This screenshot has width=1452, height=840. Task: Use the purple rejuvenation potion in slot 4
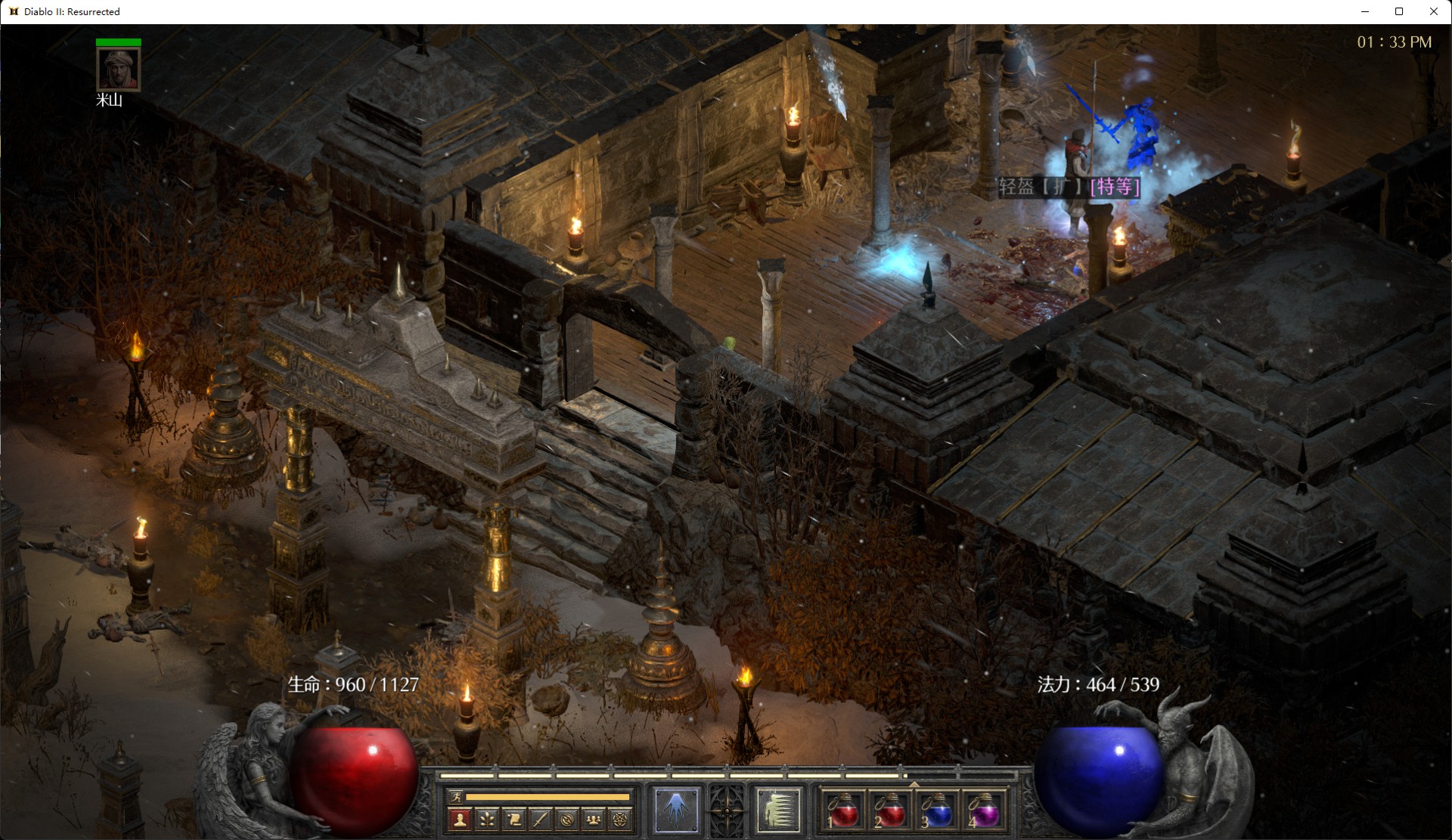pos(983,811)
